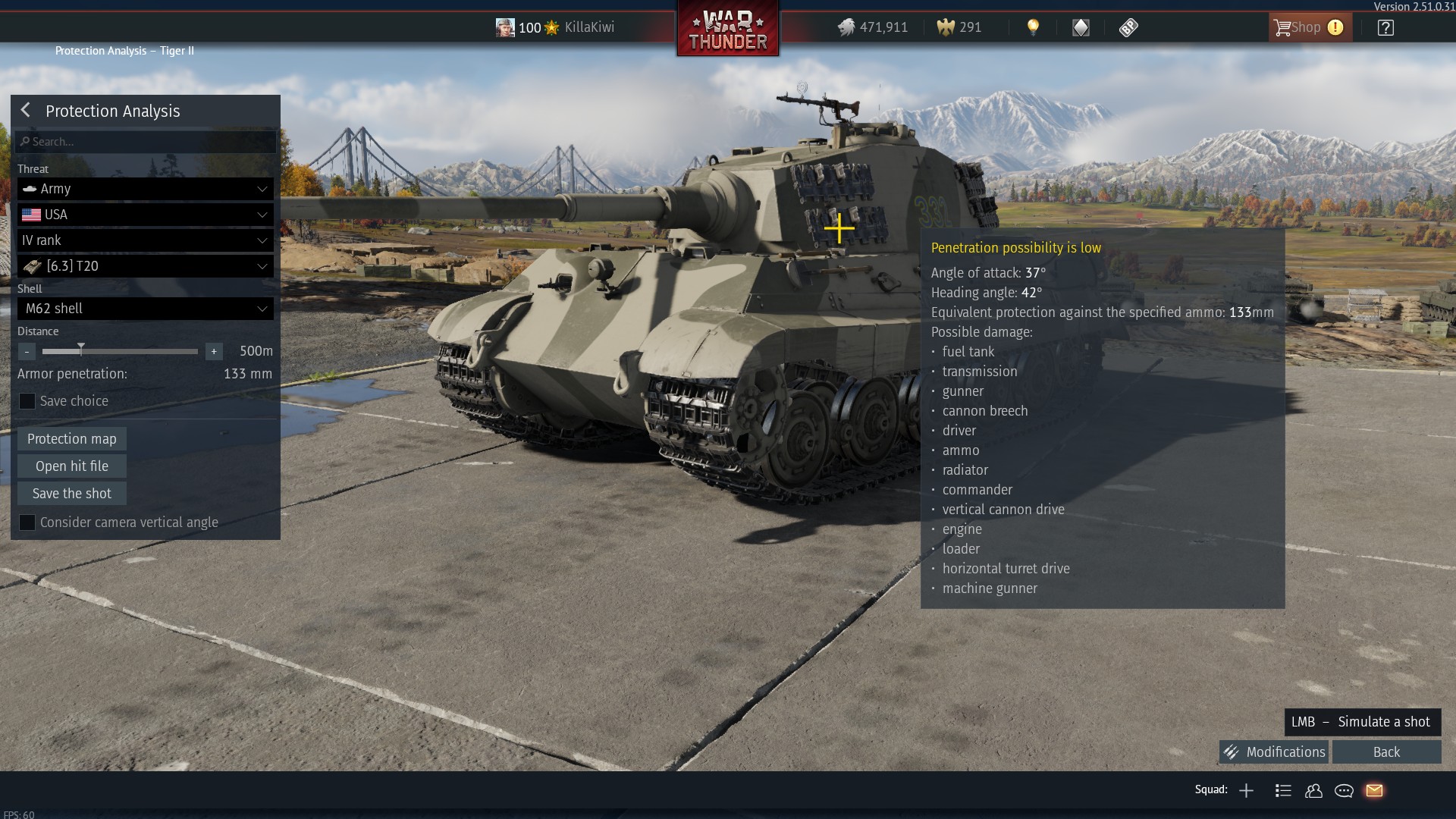Screen dimensions: 1456x819
Task: Enable Consider camera vertical angle
Action: pyautogui.click(x=27, y=522)
